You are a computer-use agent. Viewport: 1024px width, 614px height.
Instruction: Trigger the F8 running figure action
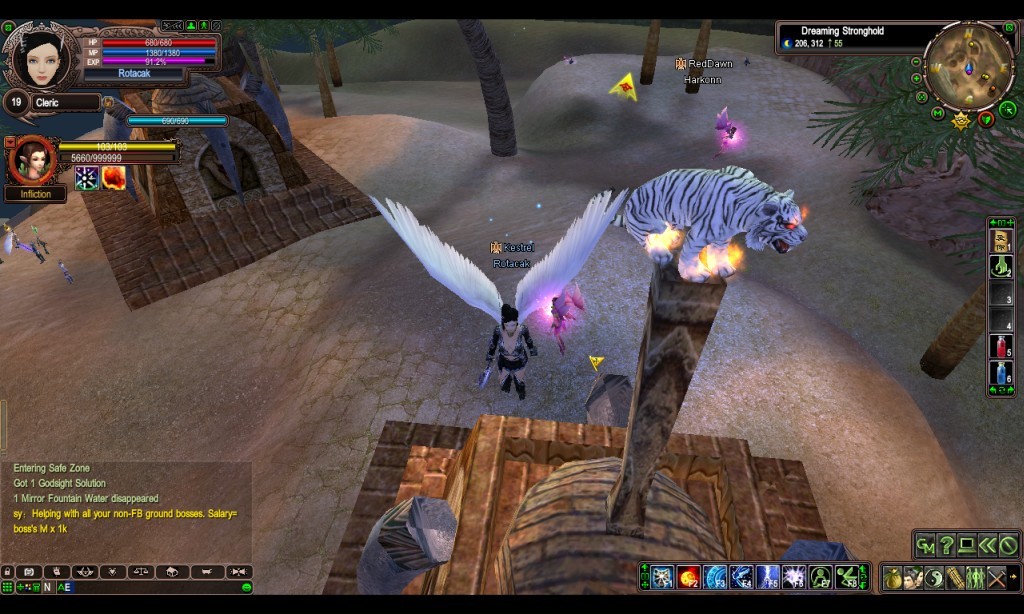tap(847, 577)
